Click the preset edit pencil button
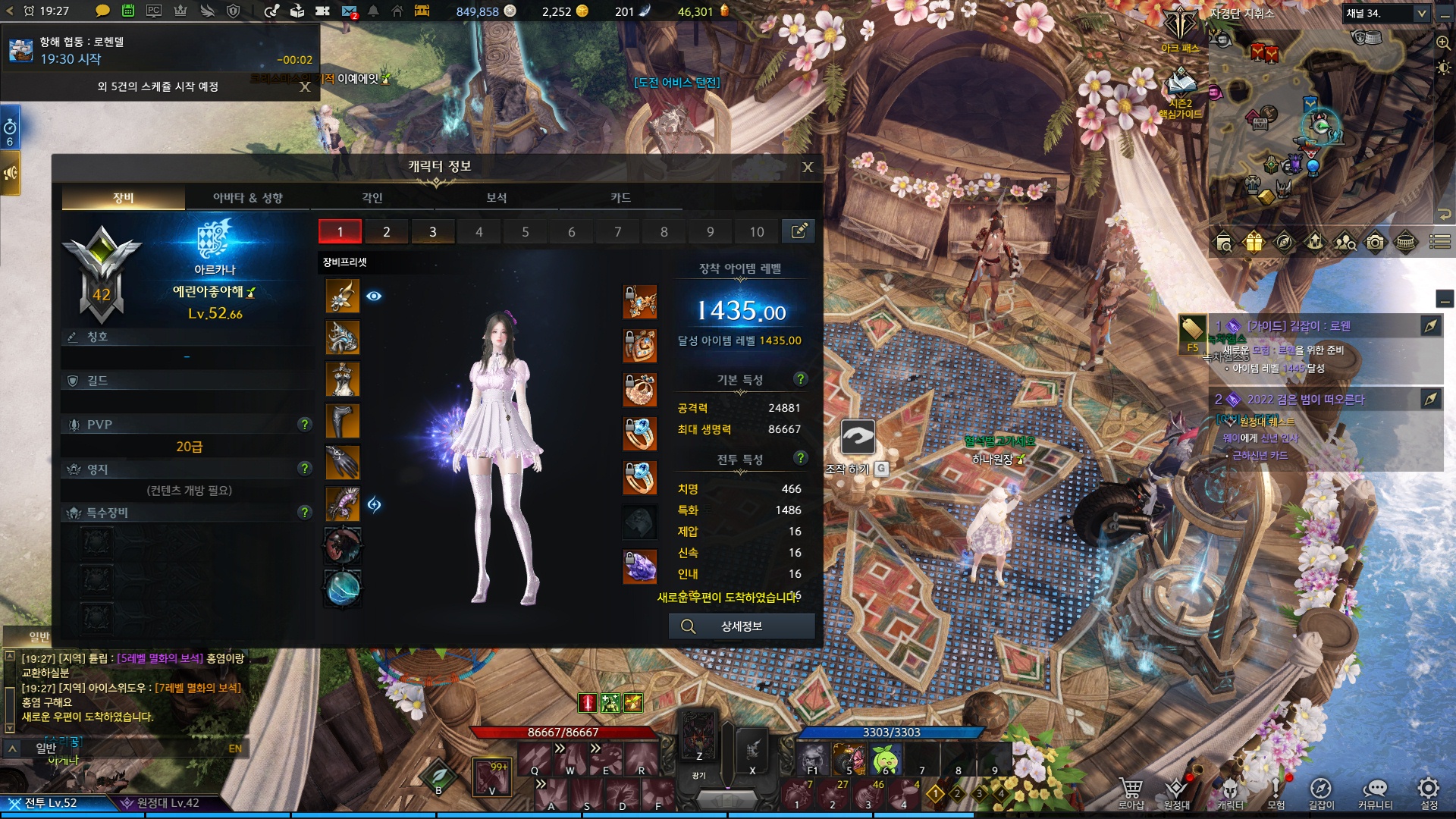 click(x=799, y=231)
